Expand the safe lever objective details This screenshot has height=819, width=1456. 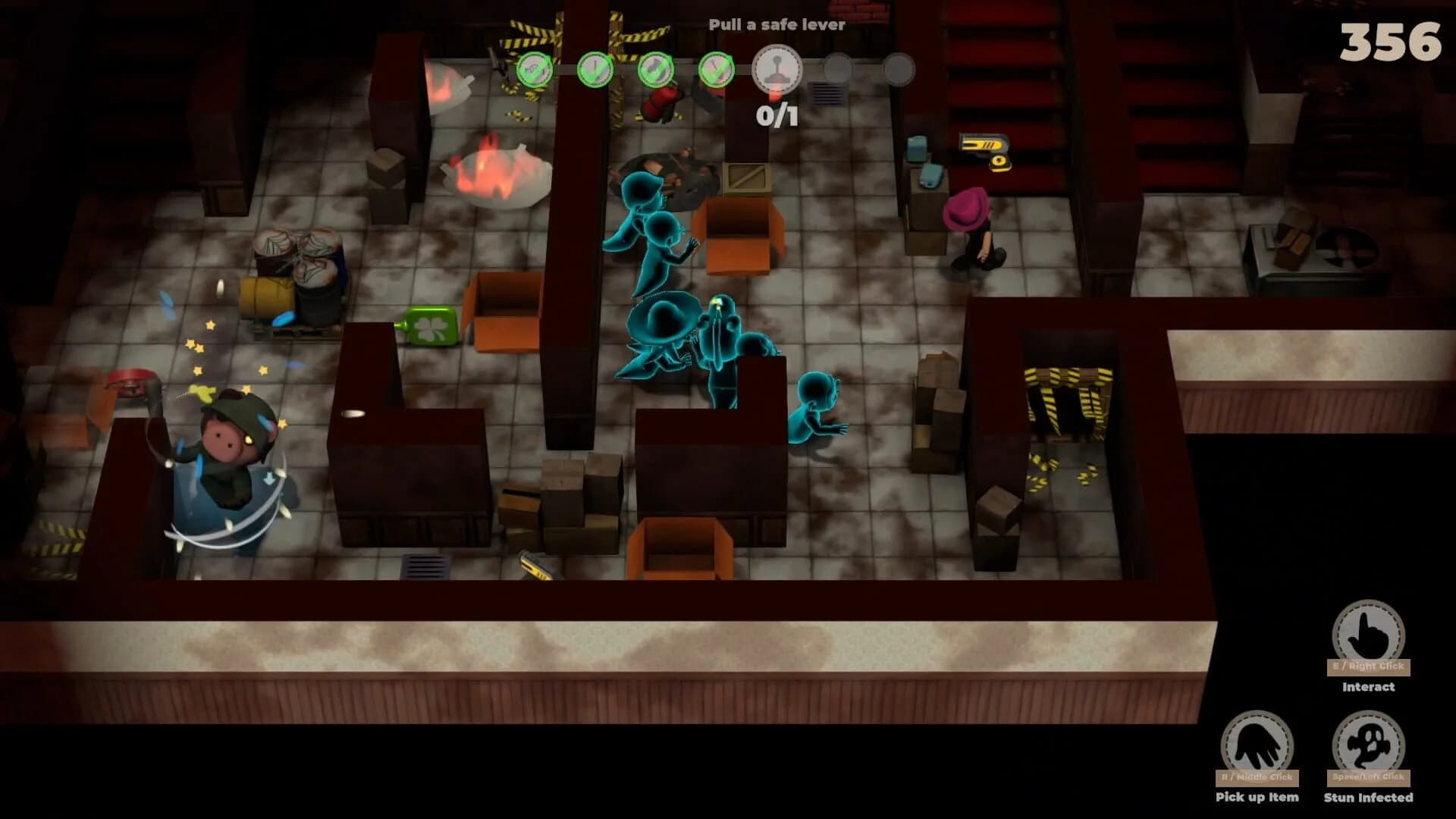click(775, 70)
